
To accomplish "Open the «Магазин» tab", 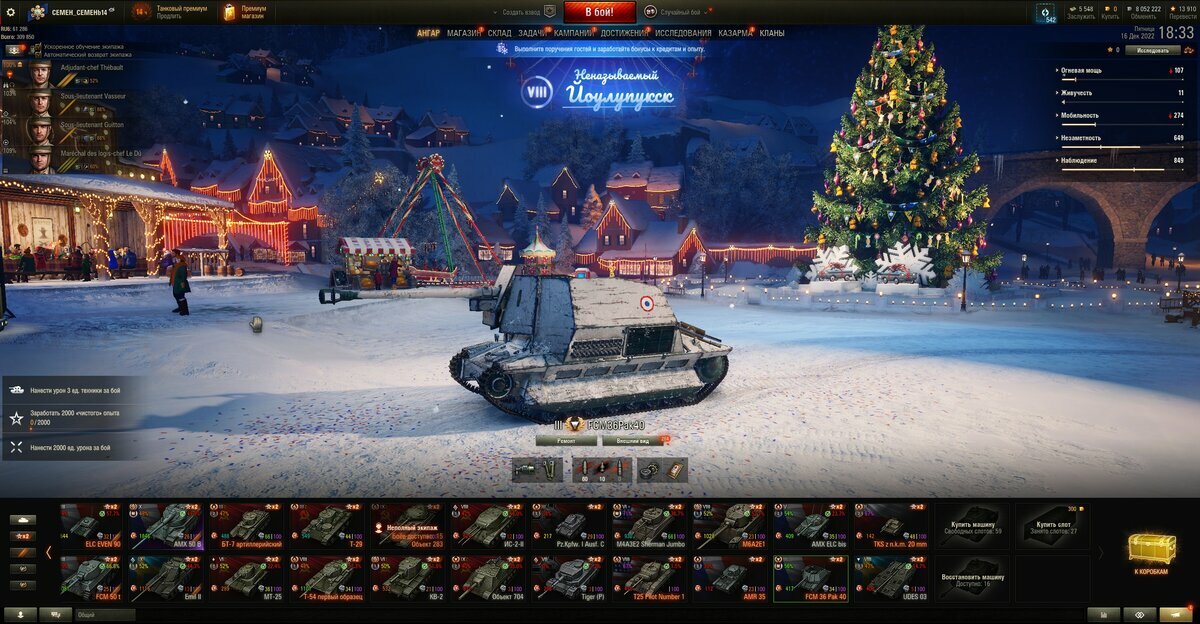I will [463, 33].
